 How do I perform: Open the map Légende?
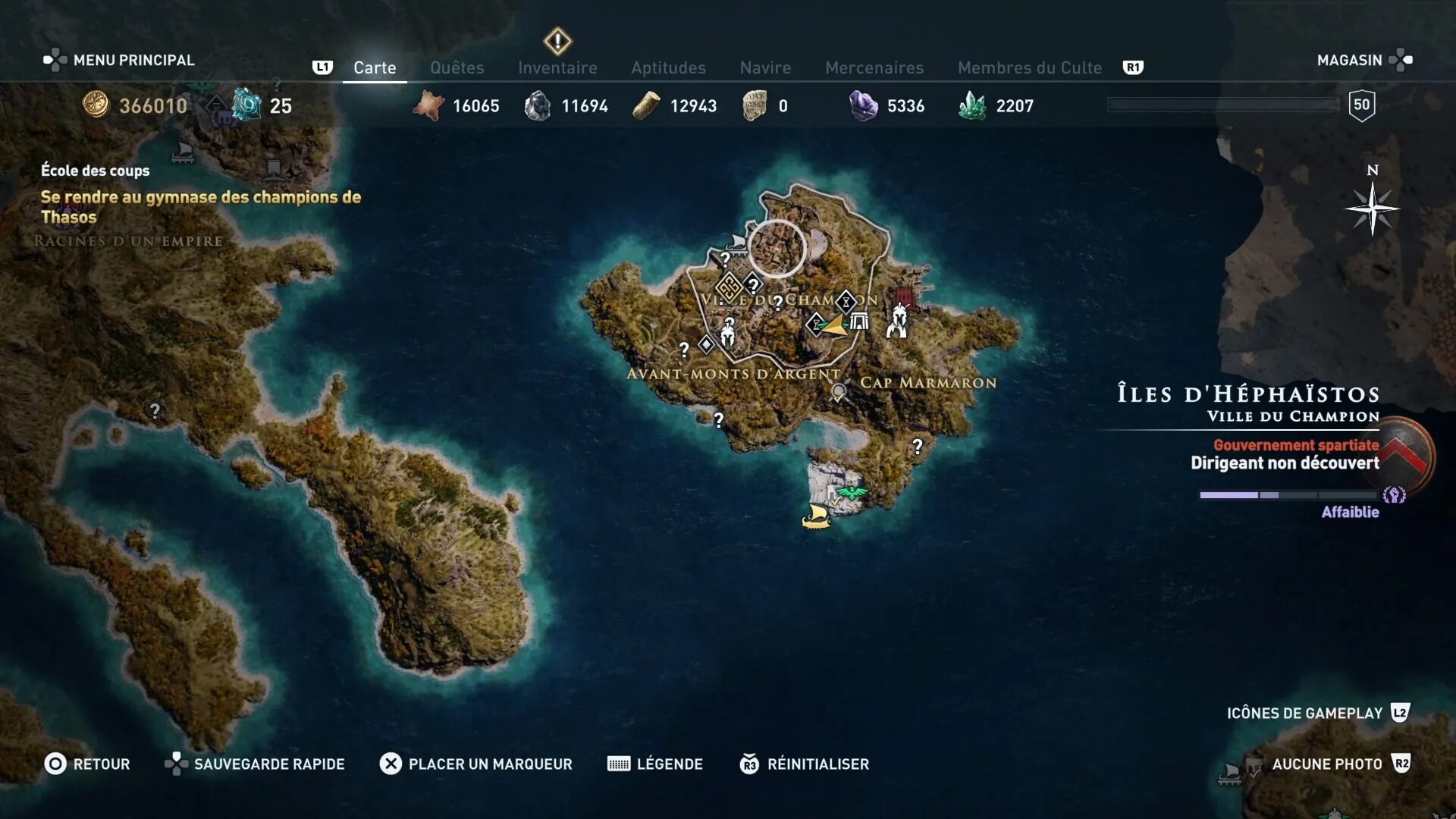click(655, 764)
